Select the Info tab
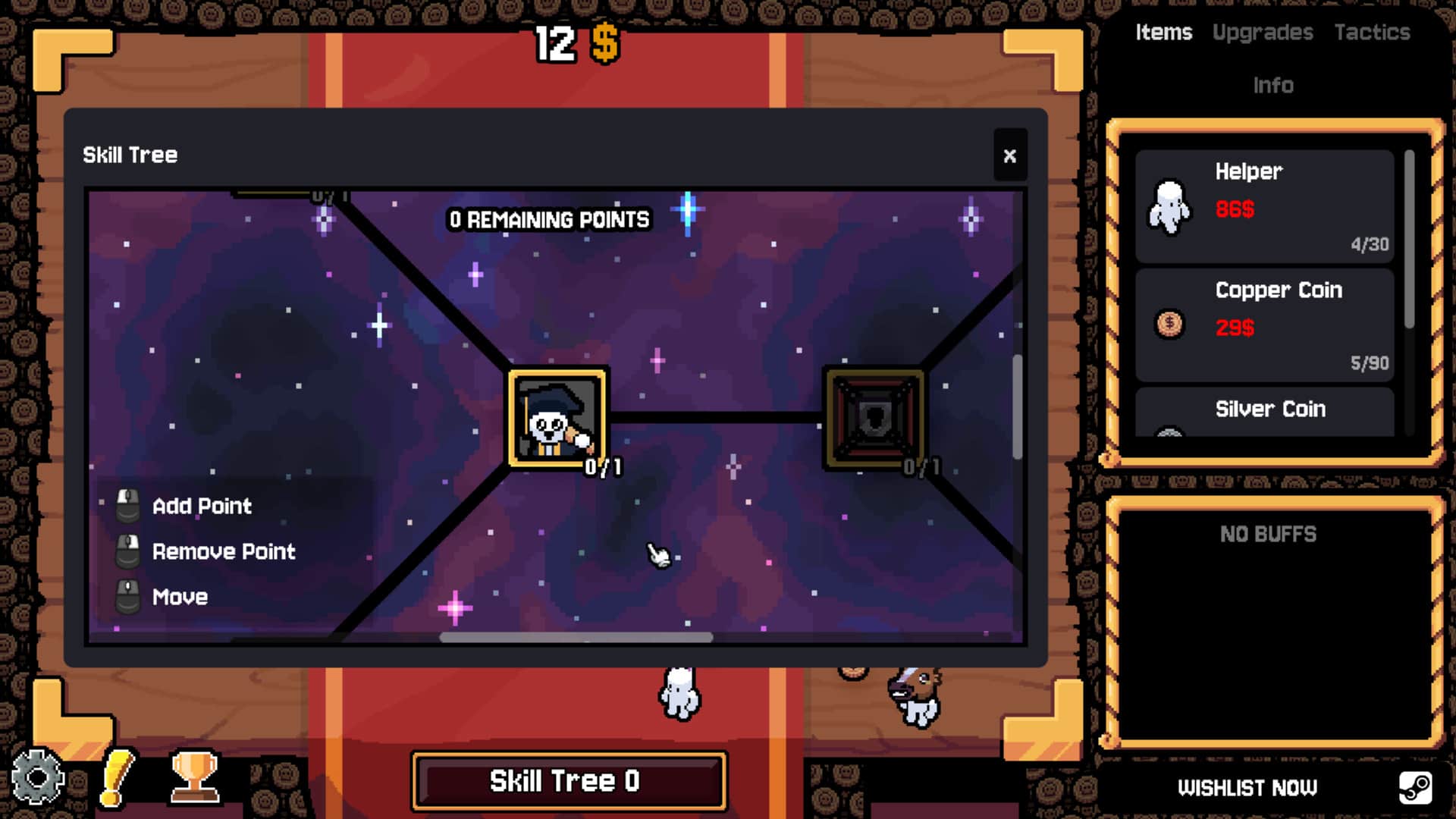Screen dimensions: 1456x819 1275,85
